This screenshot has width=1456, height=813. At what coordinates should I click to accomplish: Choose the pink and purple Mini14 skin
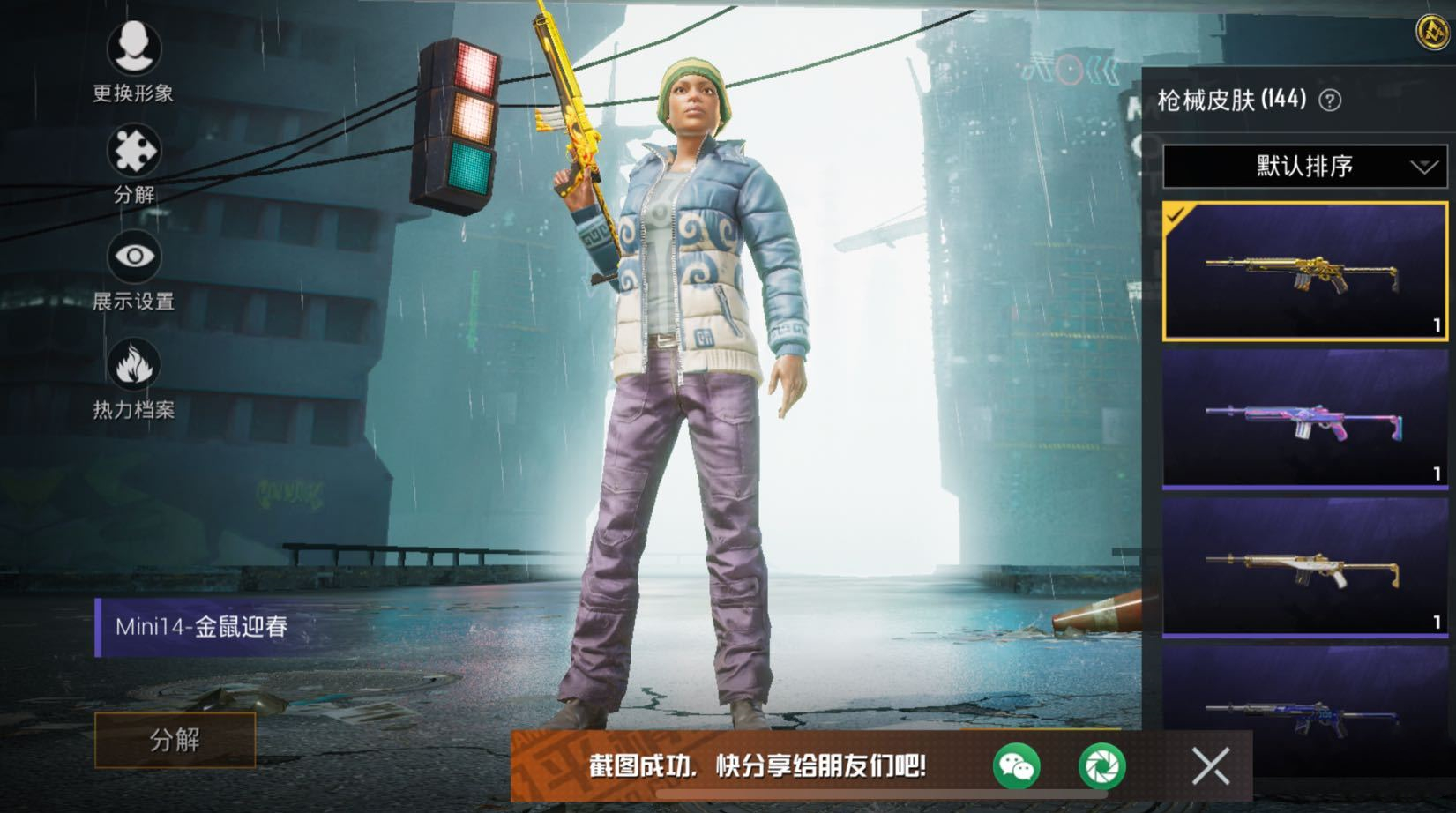coord(1304,418)
